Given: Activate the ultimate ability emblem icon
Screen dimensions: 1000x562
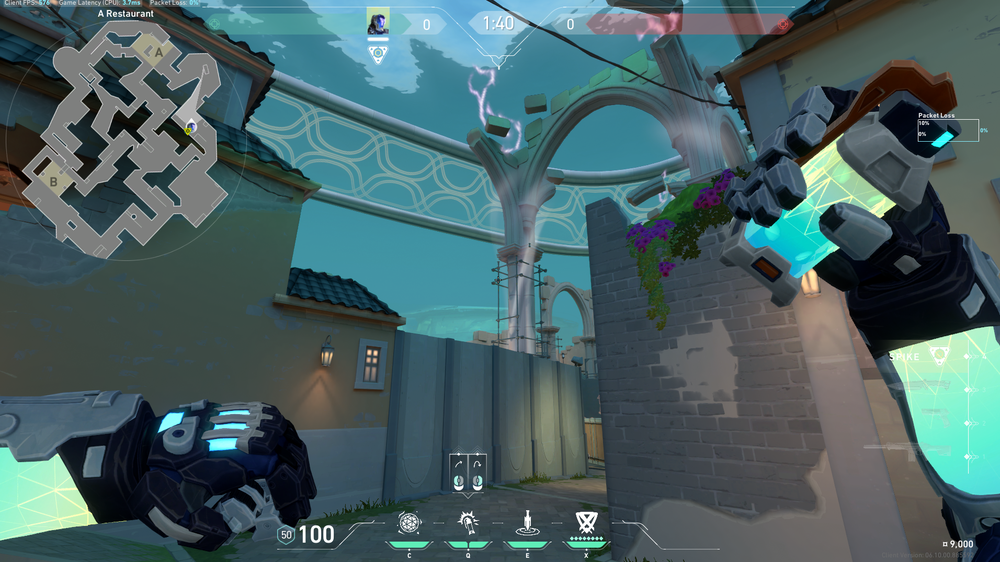Looking at the screenshot, I should point(585,521).
